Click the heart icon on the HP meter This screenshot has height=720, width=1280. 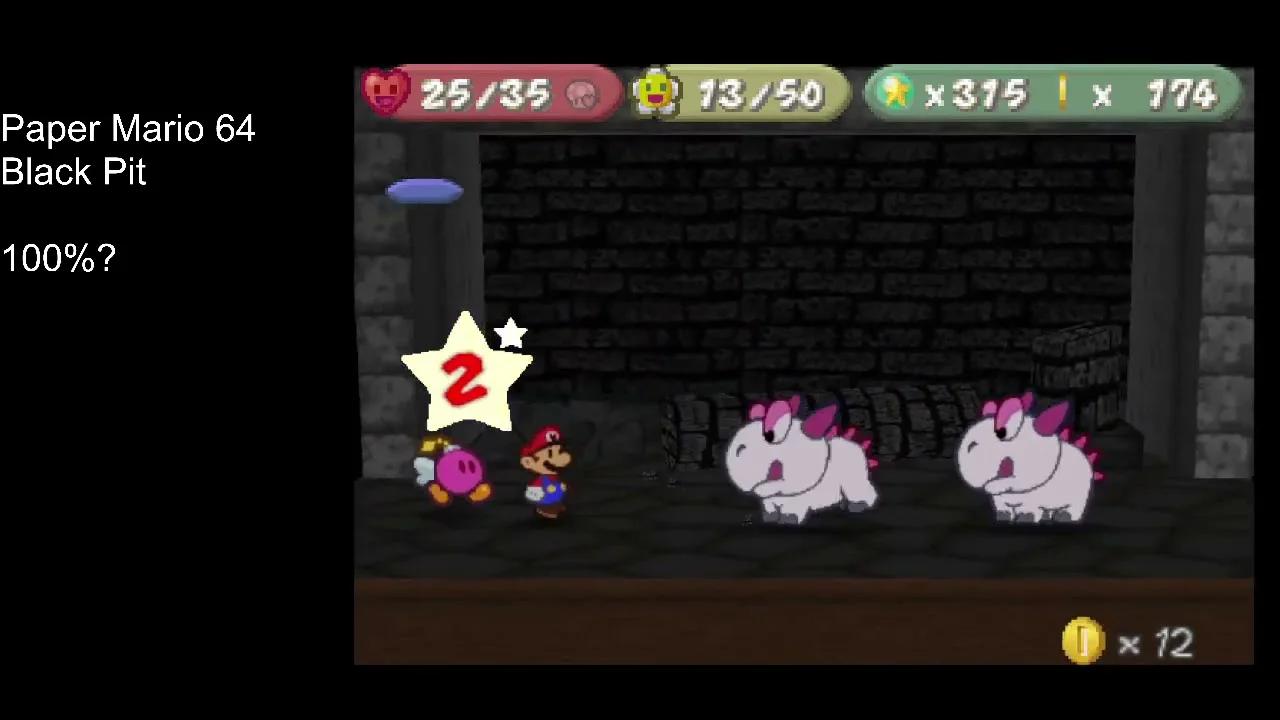(387, 93)
